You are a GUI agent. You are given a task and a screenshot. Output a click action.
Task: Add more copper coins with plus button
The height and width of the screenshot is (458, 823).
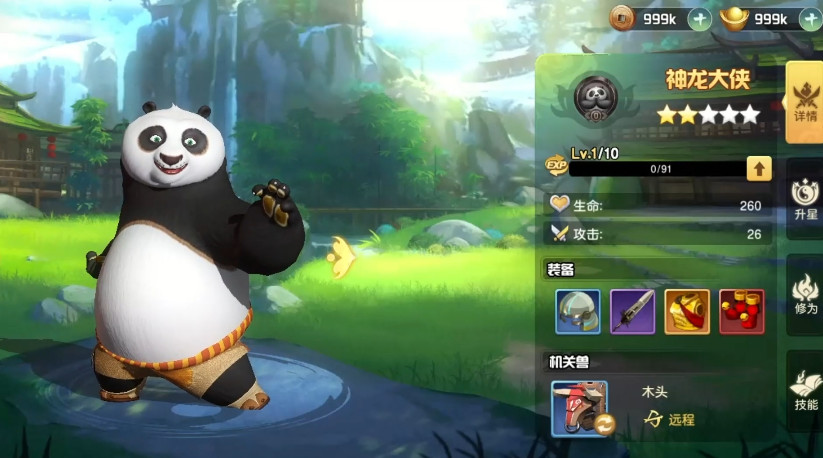pyautogui.click(x=700, y=18)
